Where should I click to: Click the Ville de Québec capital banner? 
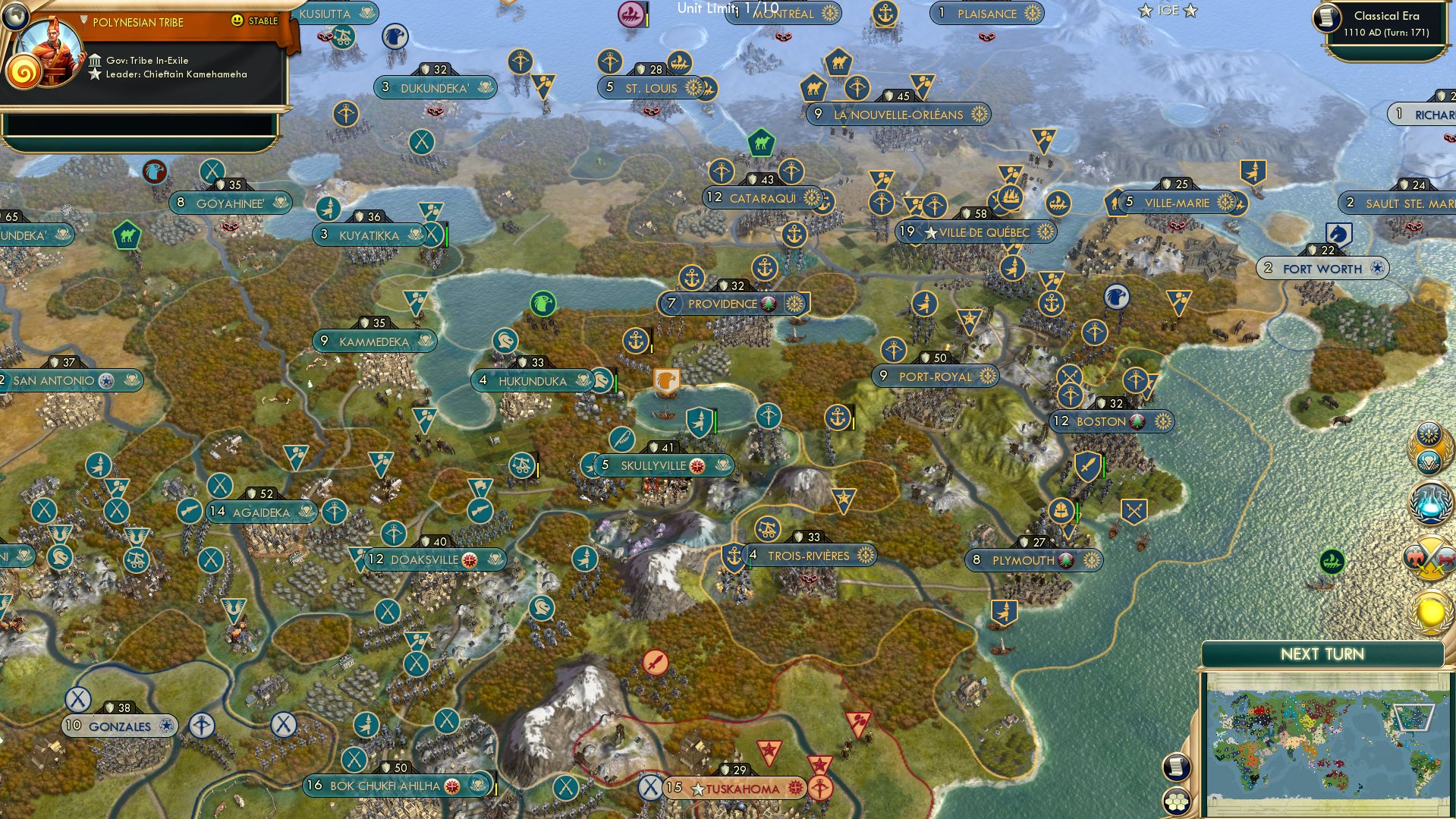tap(973, 232)
